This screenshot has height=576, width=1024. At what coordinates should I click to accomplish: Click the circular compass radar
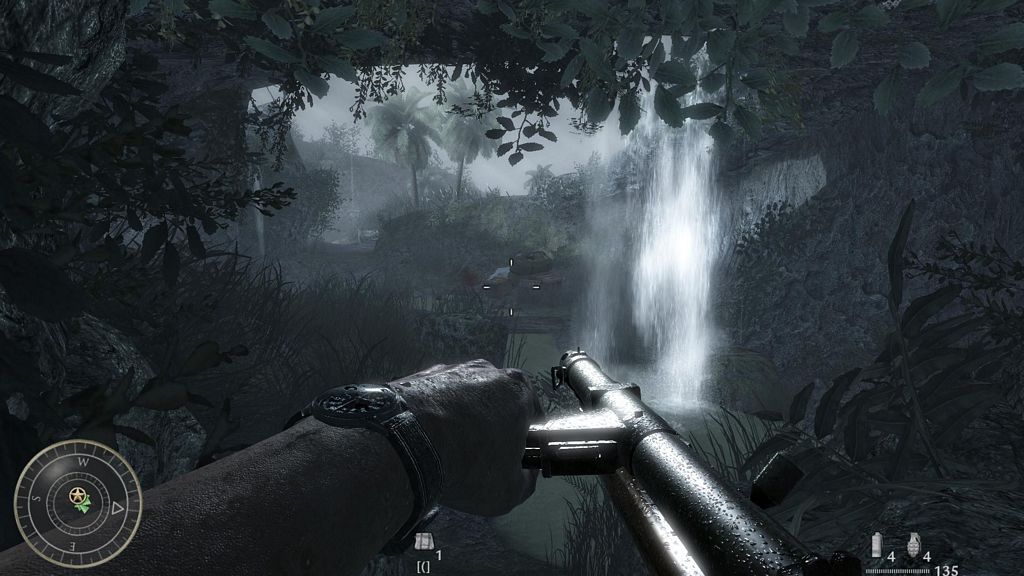click(x=78, y=503)
